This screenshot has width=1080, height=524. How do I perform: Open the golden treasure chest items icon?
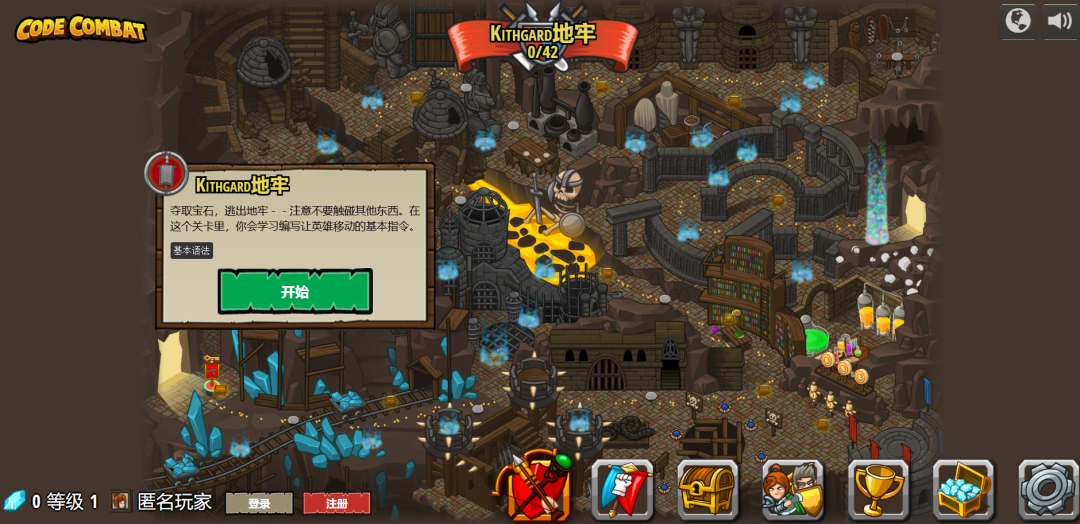coord(707,489)
